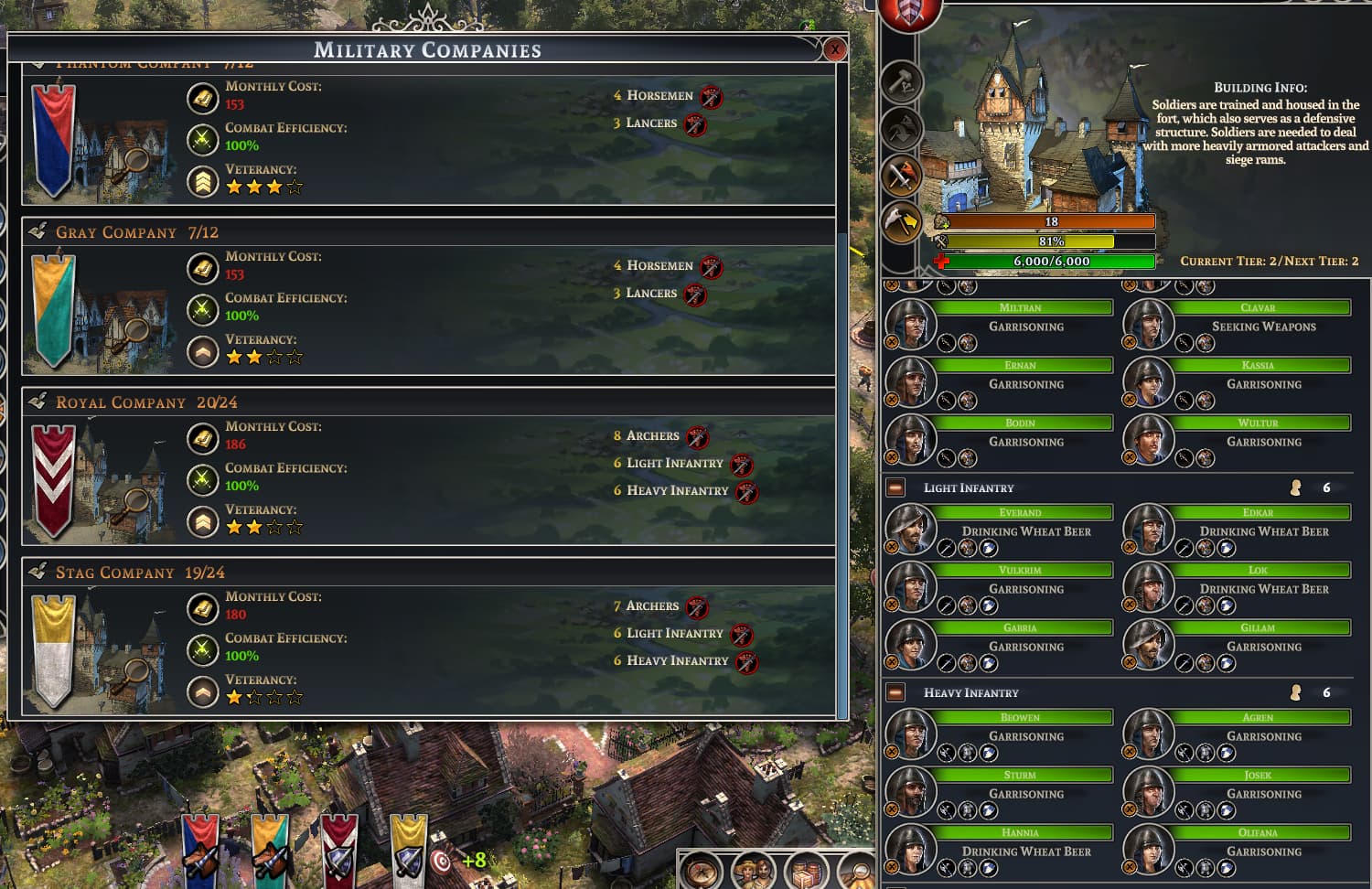This screenshot has height=889, width=1372.
Task: Open the compass button in bottom toolbar
Action: click(x=702, y=870)
